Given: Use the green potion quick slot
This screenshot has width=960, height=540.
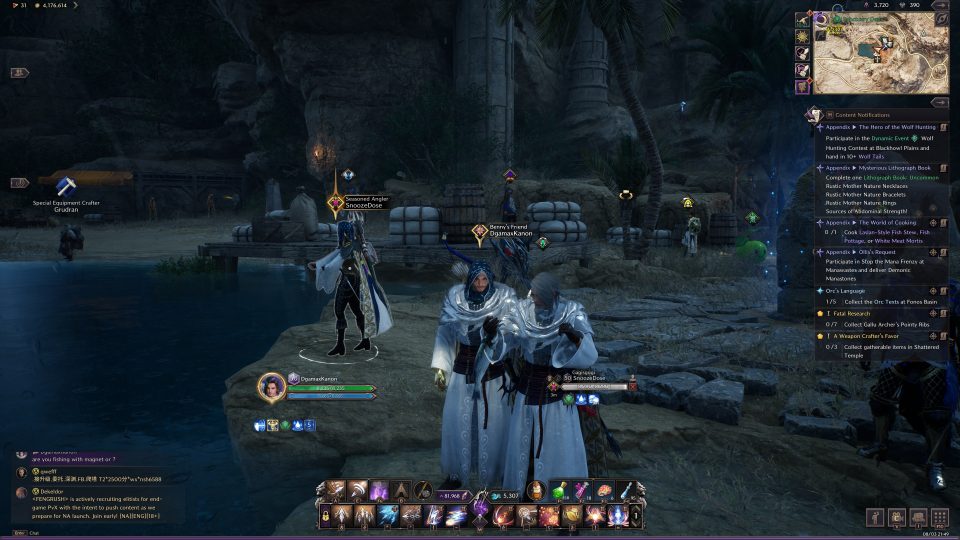Looking at the screenshot, I should (558, 491).
